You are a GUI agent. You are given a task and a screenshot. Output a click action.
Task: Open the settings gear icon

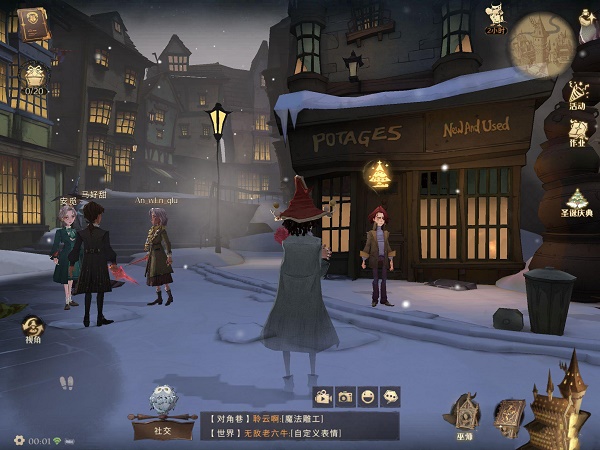19,440
